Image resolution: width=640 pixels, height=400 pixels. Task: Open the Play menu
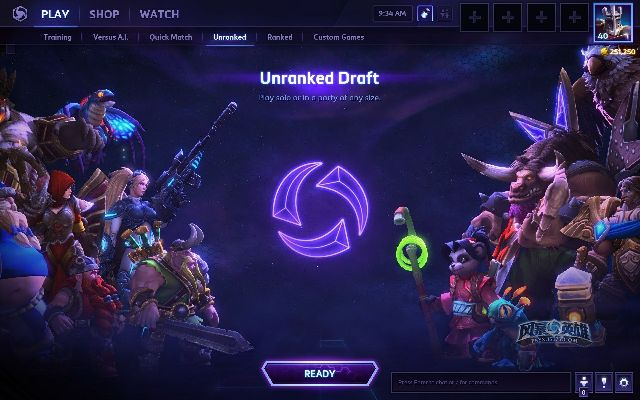click(54, 14)
